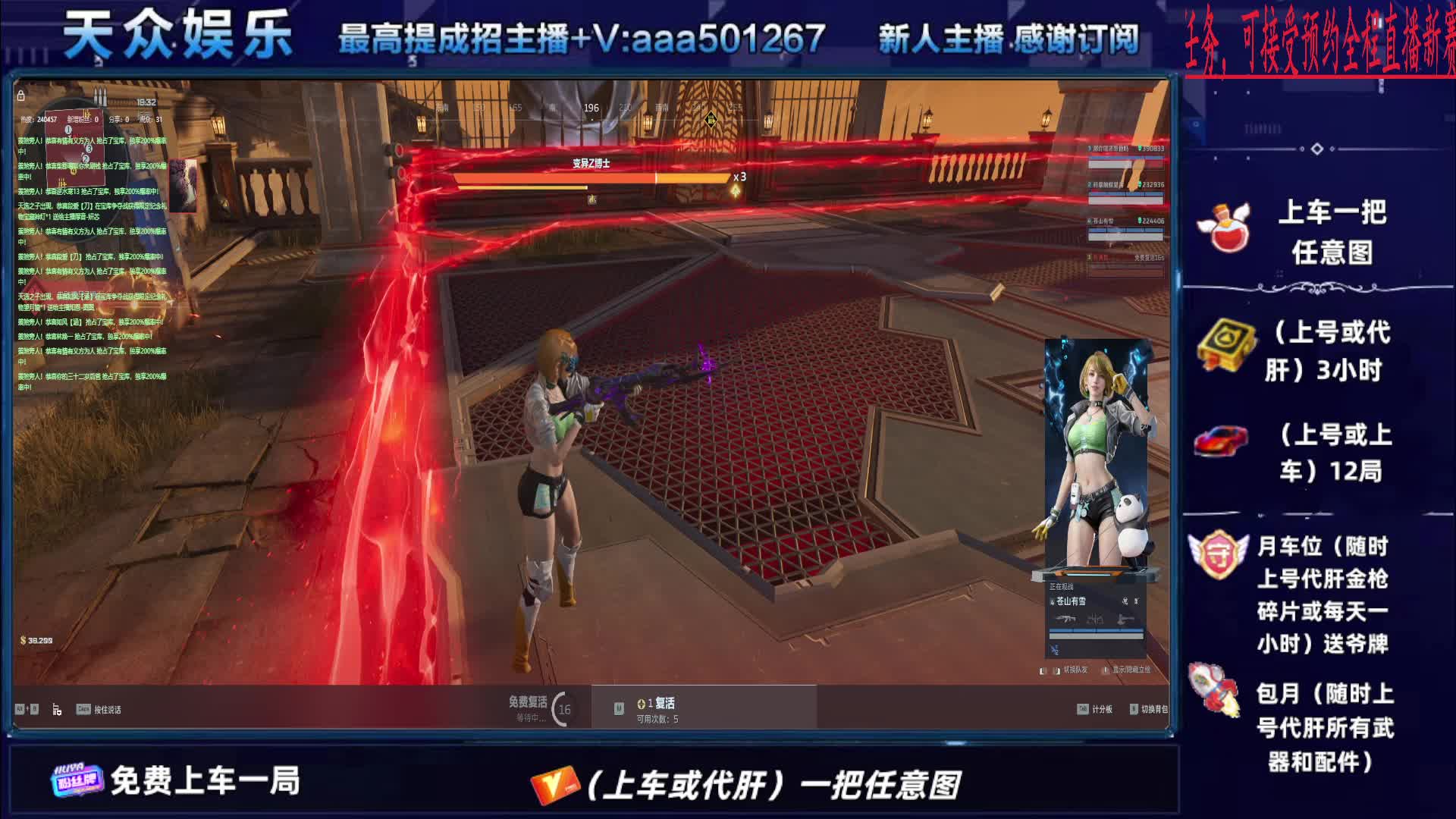This screenshot has height=819, width=1456.
Task: Click the 免费复活 free revive countdown
Action: coord(540,708)
